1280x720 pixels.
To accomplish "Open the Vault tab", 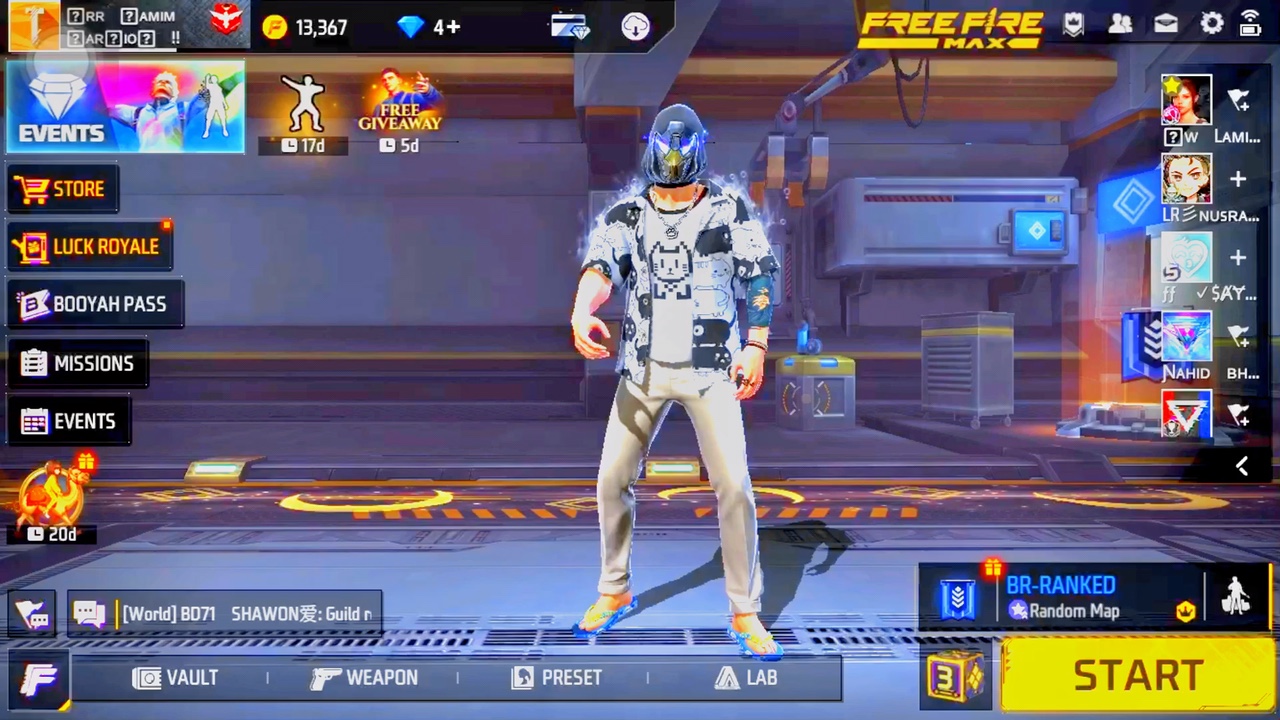I will (176, 678).
